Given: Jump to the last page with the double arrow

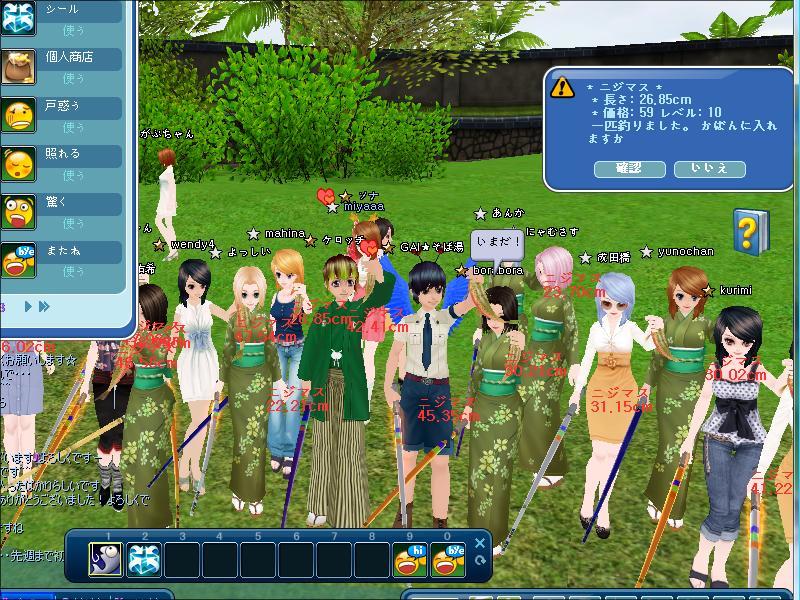Looking at the screenshot, I should [43, 306].
